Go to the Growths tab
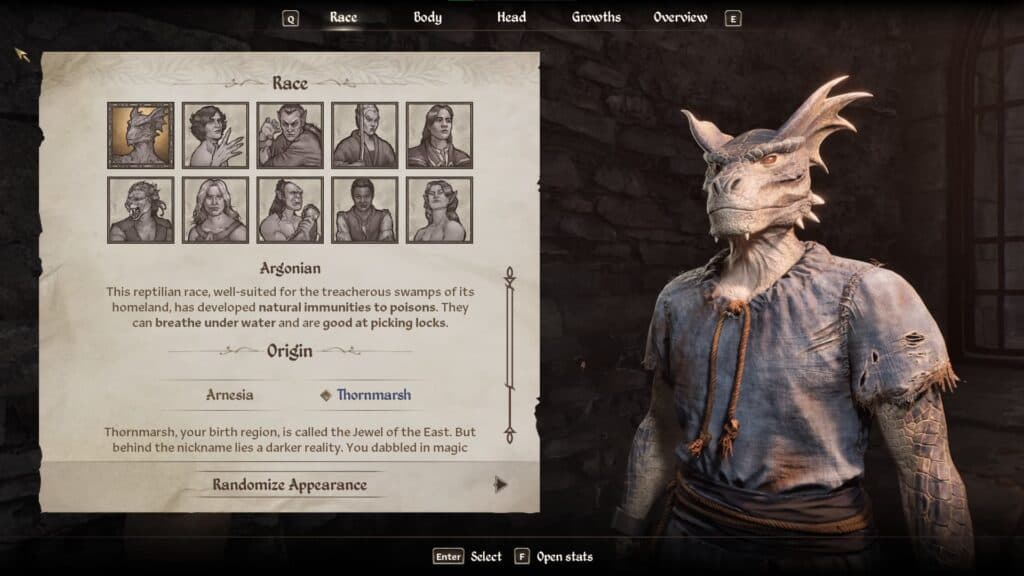 click(x=596, y=17)
